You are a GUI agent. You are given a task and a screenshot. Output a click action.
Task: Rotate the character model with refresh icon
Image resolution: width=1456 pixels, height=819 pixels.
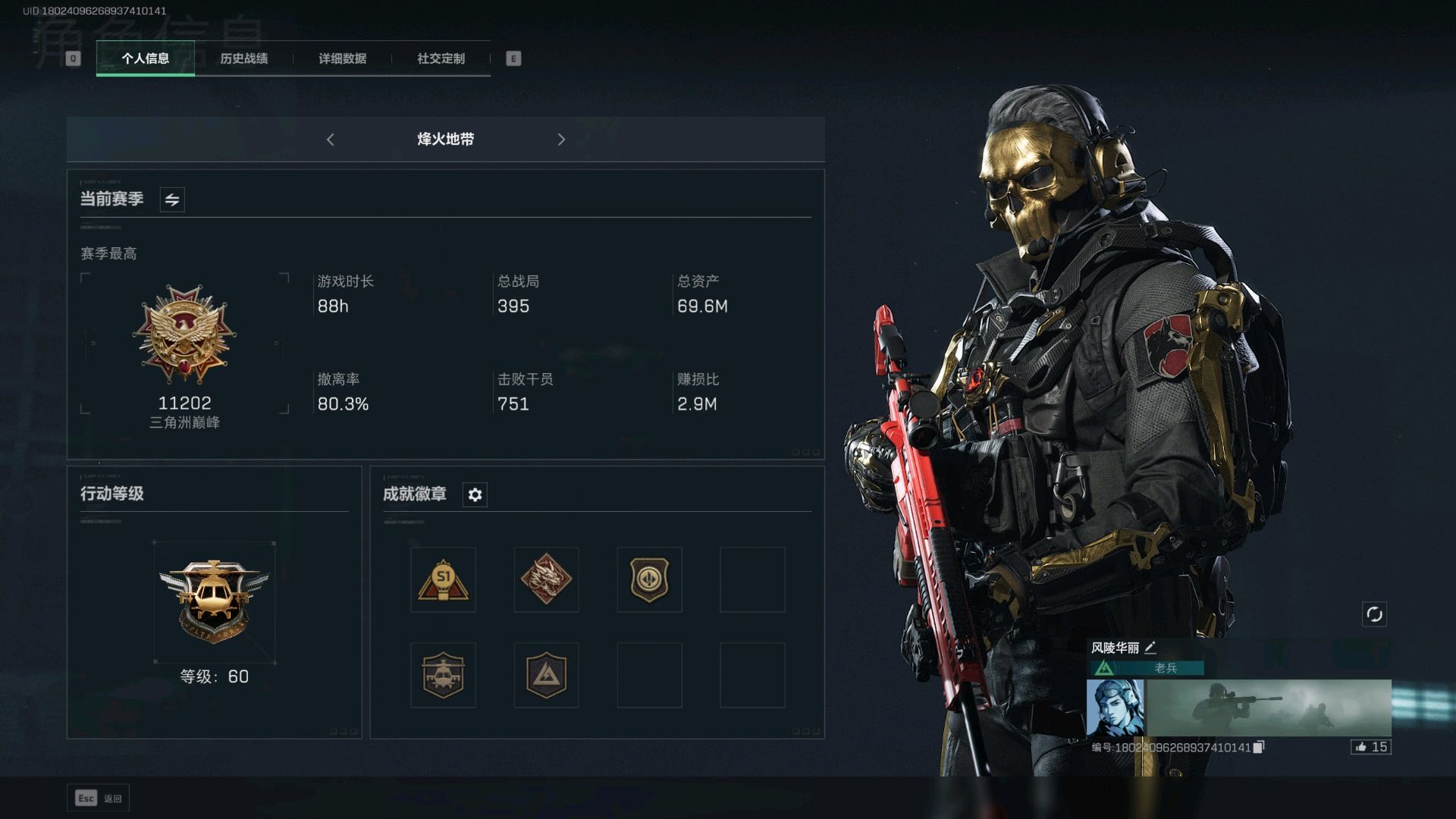[1374, 614]
